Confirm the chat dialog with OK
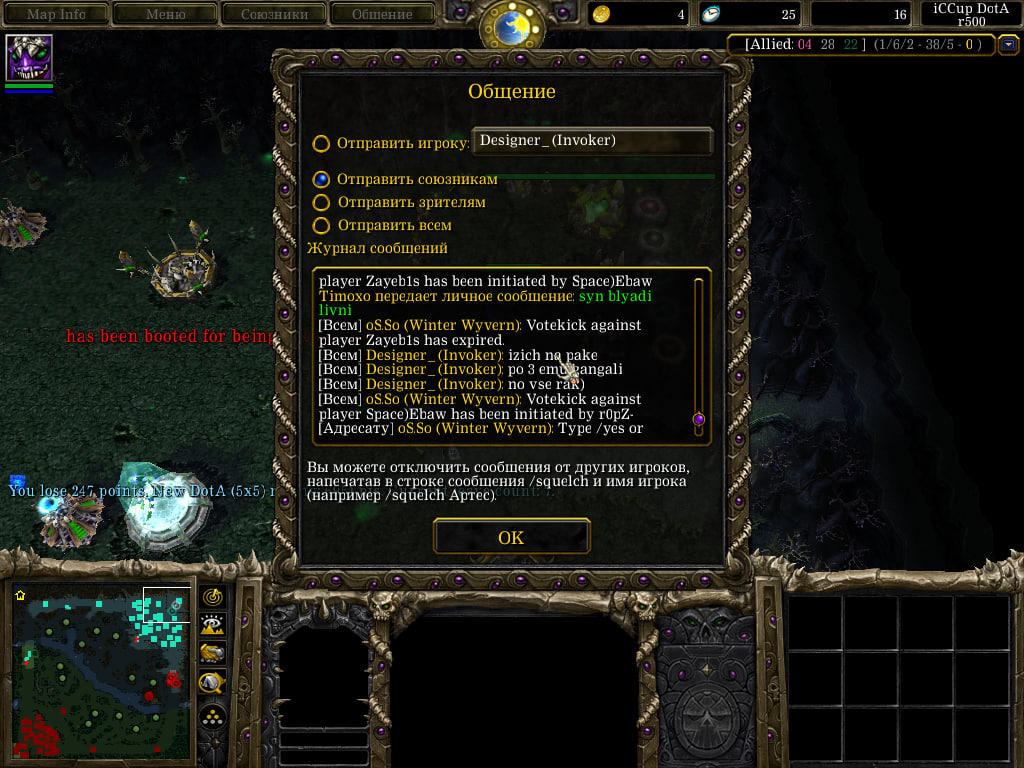 [511, 537]
